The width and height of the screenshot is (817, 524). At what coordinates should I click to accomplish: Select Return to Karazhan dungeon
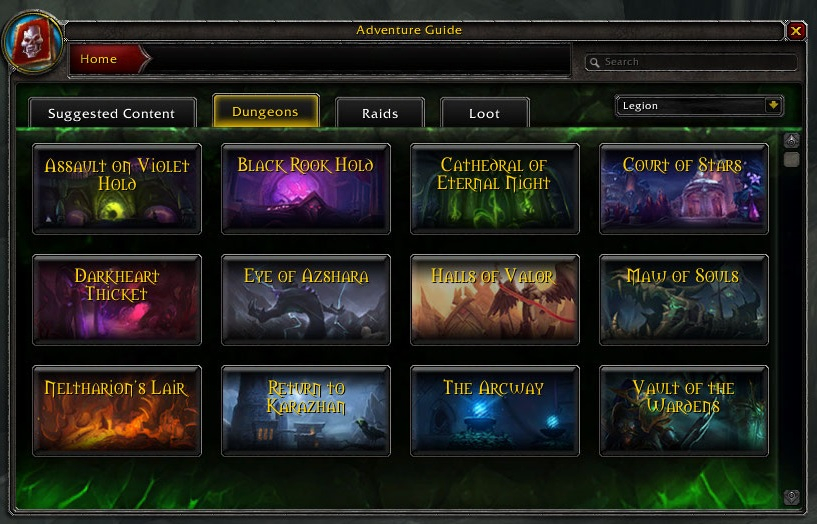click(305, 410)
